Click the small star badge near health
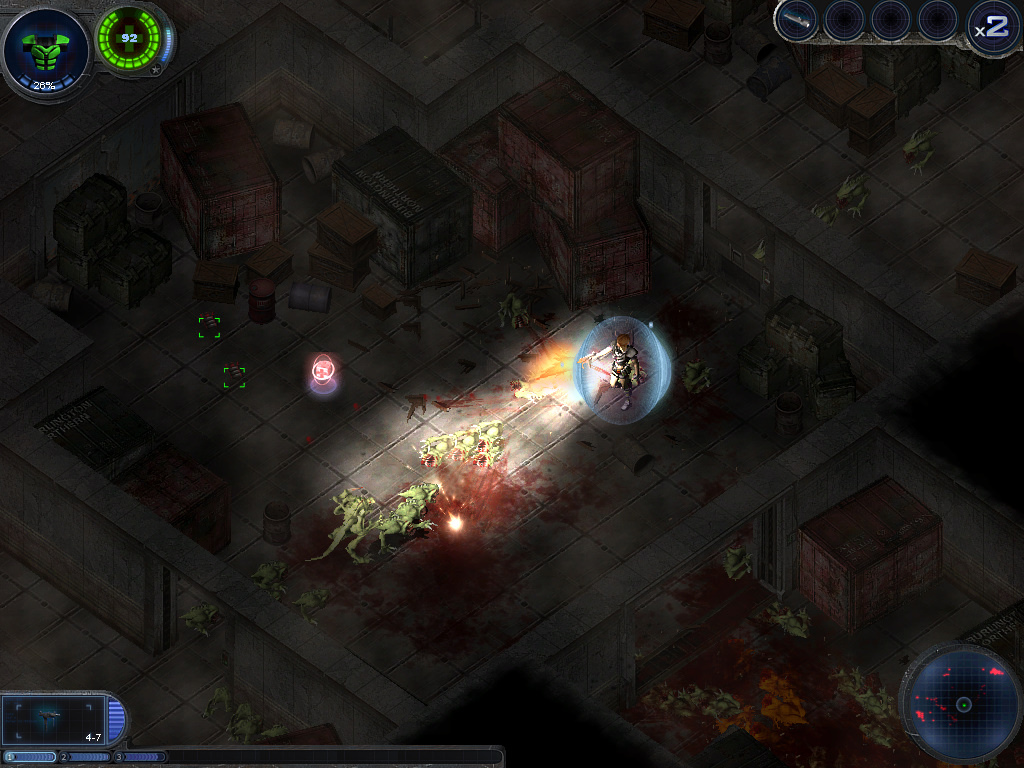Screen dimensions: 1024x768 [156, 70]
